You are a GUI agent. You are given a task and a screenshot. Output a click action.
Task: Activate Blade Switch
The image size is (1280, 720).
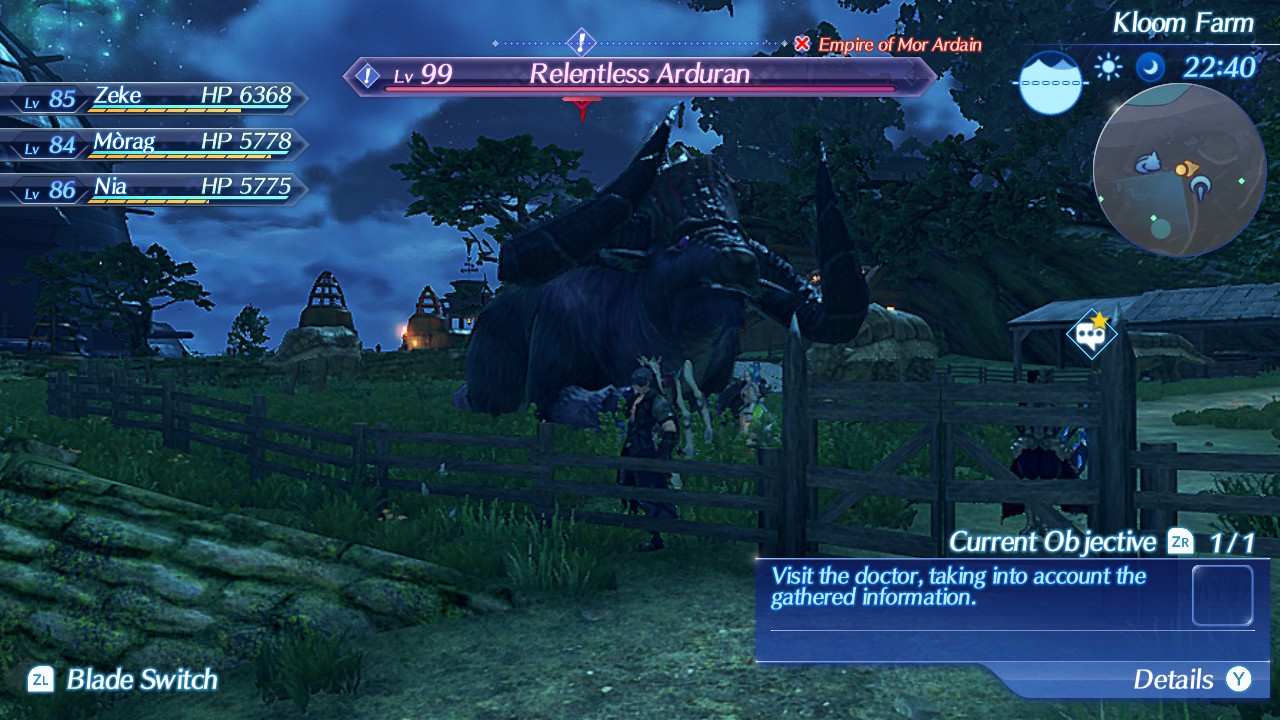coord(124,680)
